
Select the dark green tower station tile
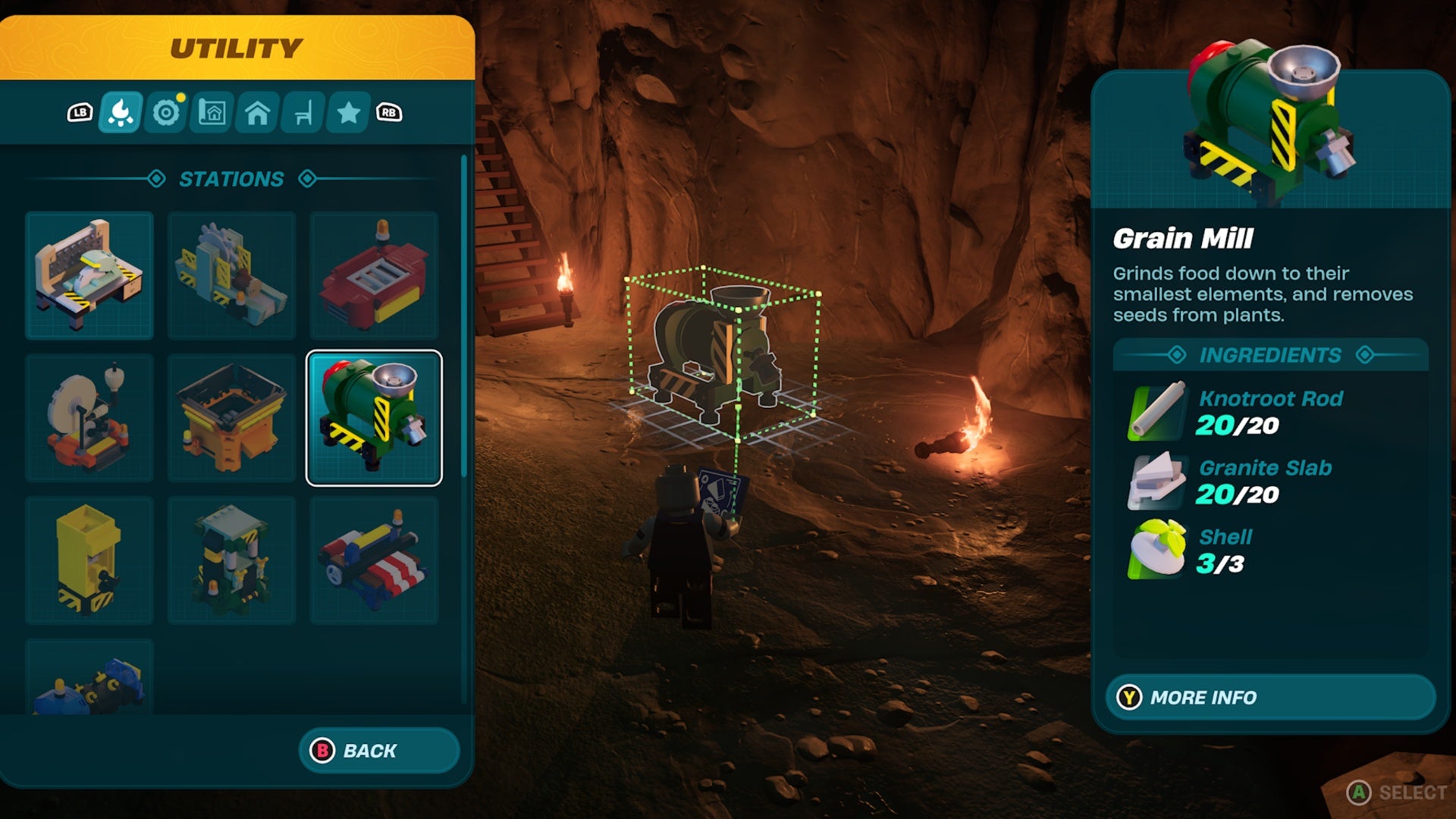pos(231,560)
